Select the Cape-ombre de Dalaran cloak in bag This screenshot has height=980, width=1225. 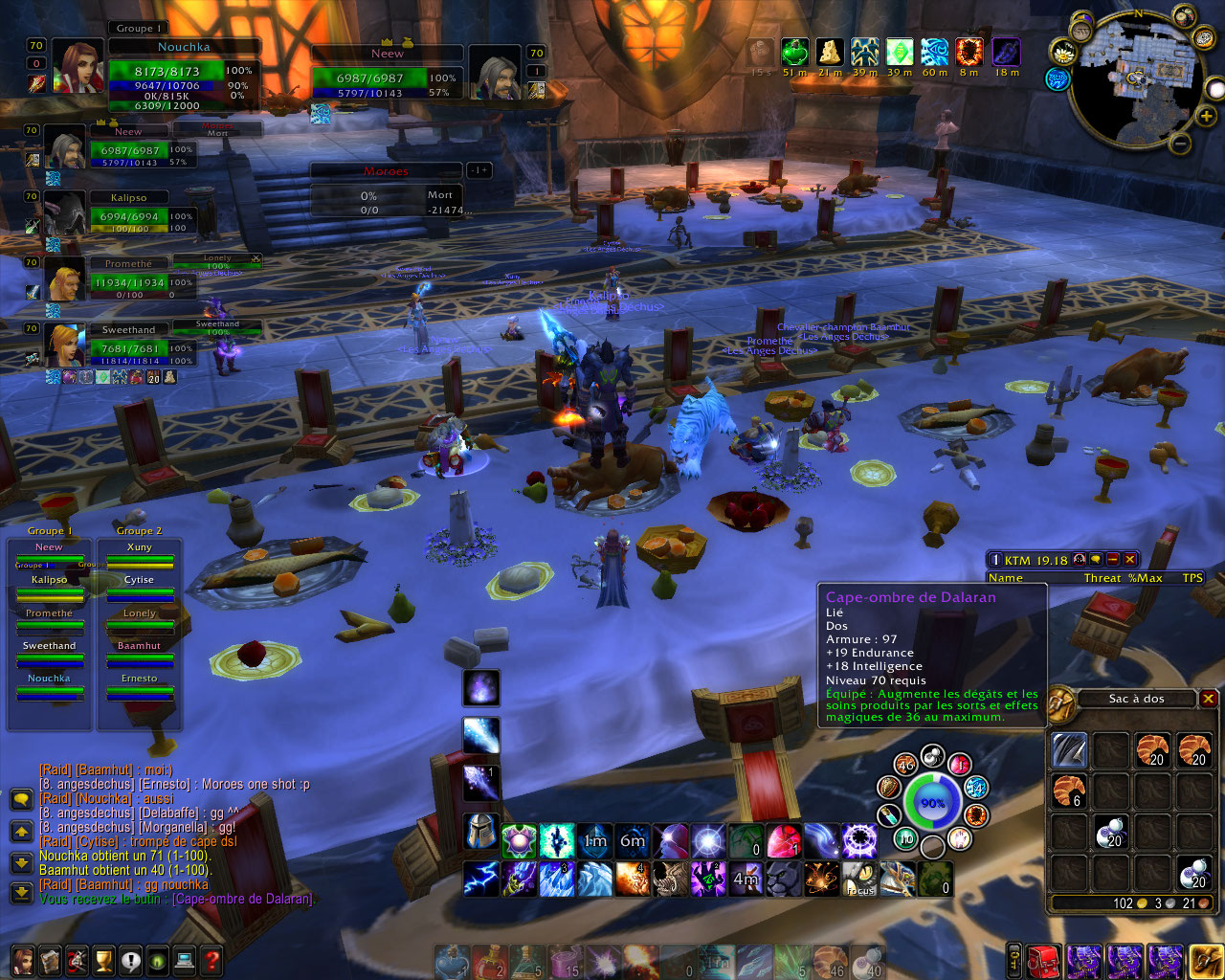tap(1069, 750)
